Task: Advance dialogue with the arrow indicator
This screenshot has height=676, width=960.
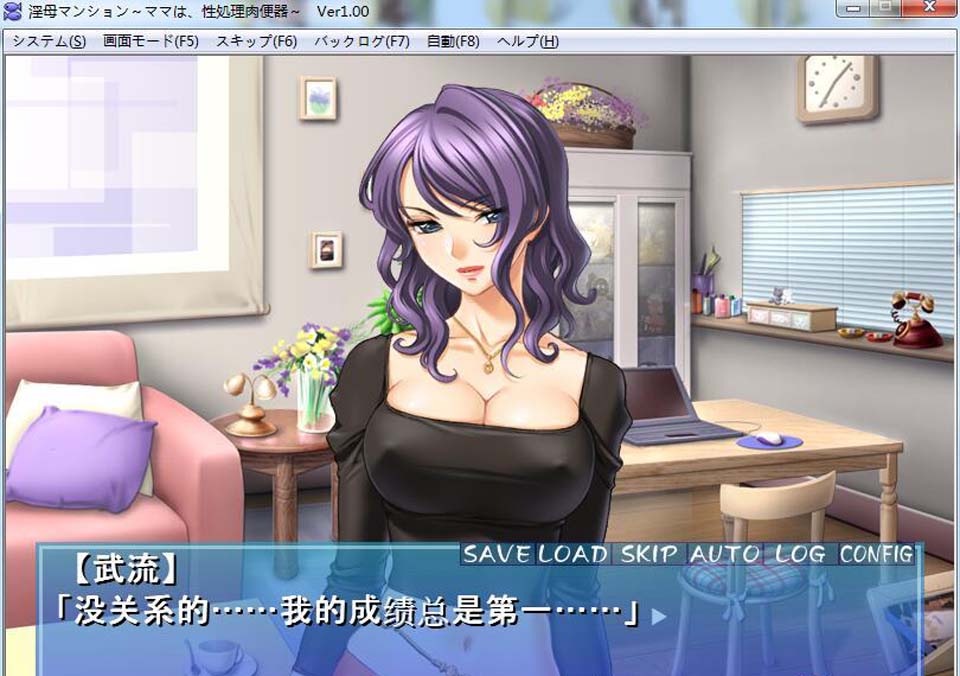Action: click(659, 617)
